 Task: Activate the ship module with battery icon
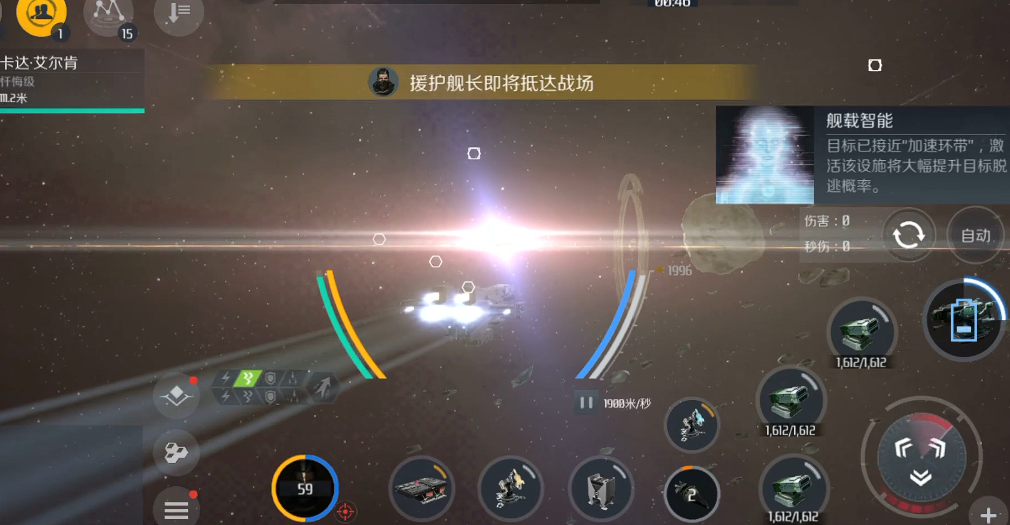click(x=962, y=320)
